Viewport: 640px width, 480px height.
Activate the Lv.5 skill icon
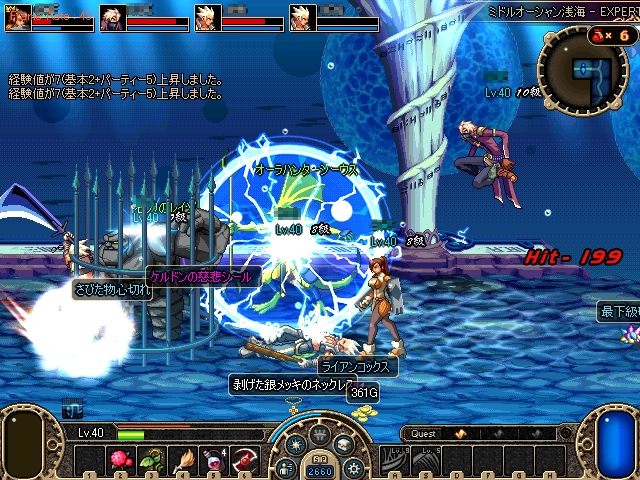coord(424,460)
